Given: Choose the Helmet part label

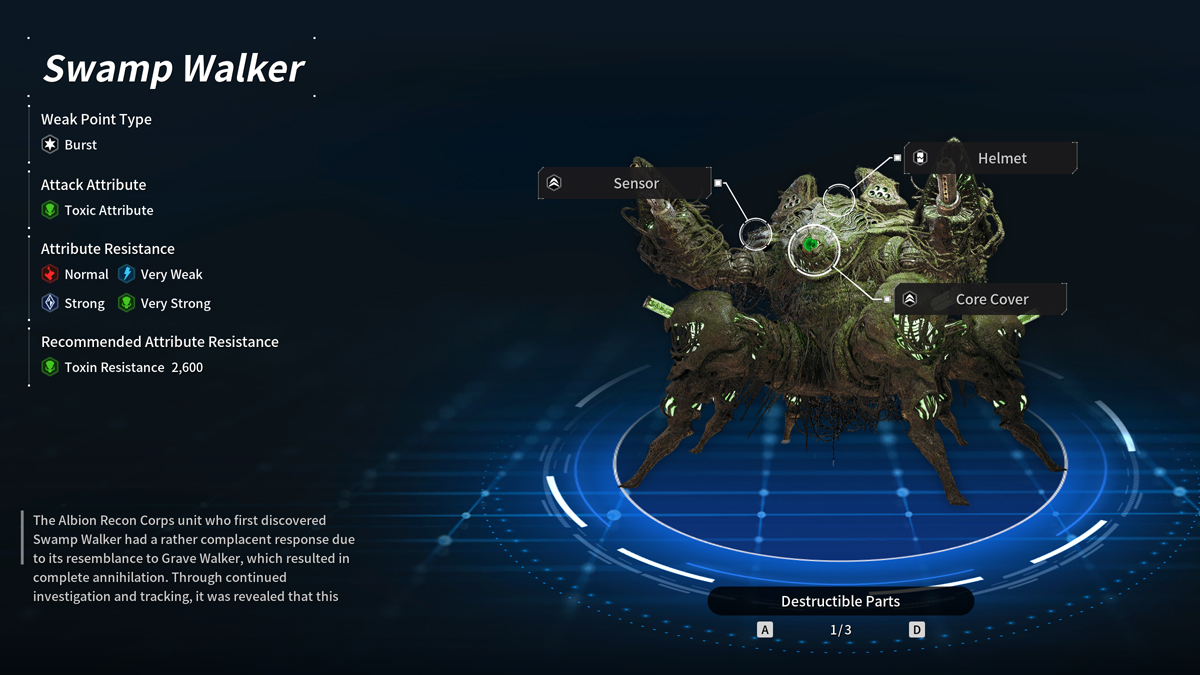Looking at the screenshot, I should pos(990,158).
